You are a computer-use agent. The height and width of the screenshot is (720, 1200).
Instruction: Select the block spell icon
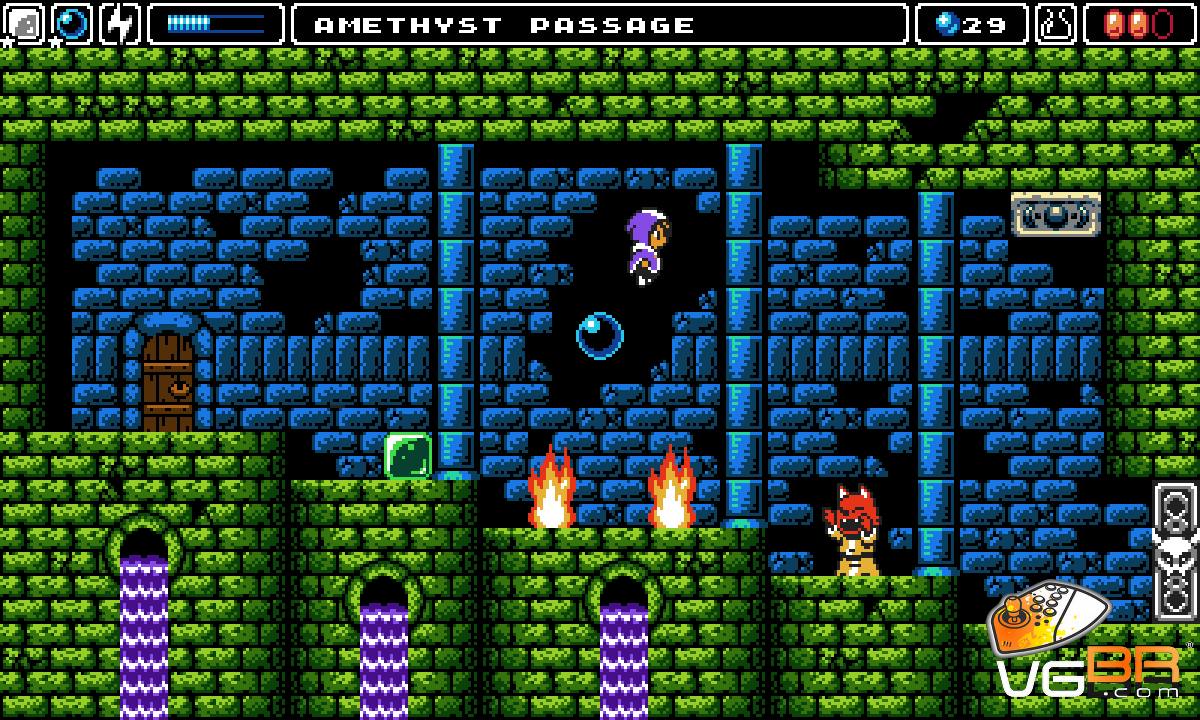click(24, 24)
